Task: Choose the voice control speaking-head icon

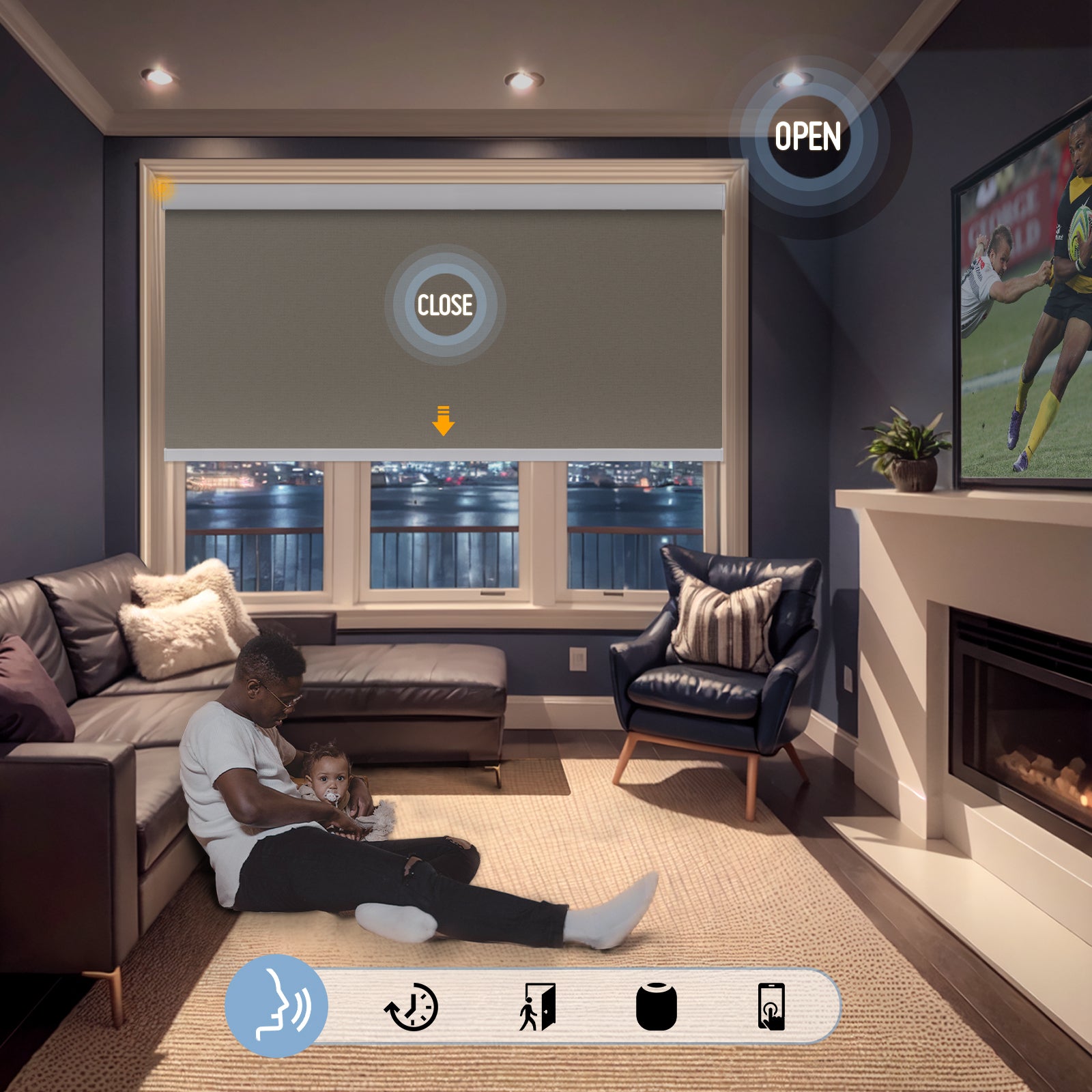Action: (x=277, y=1005)
